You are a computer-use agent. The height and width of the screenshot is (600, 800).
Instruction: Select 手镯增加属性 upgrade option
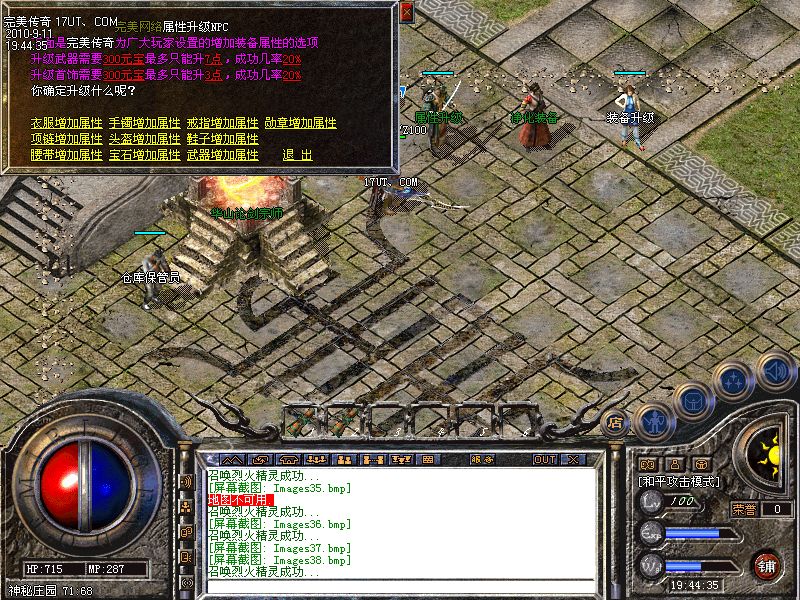[144, 123]
